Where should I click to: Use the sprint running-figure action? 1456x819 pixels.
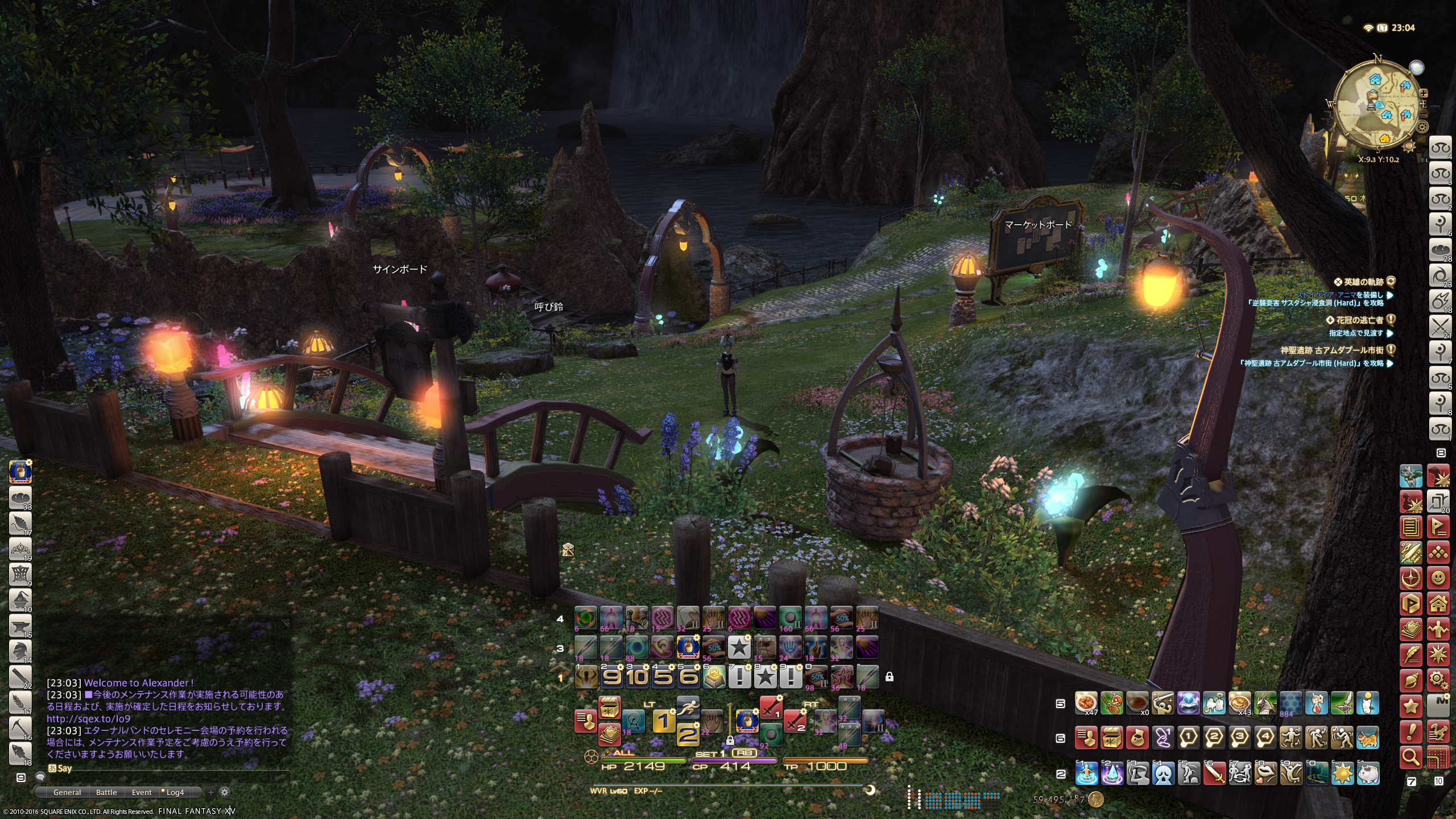688,708
